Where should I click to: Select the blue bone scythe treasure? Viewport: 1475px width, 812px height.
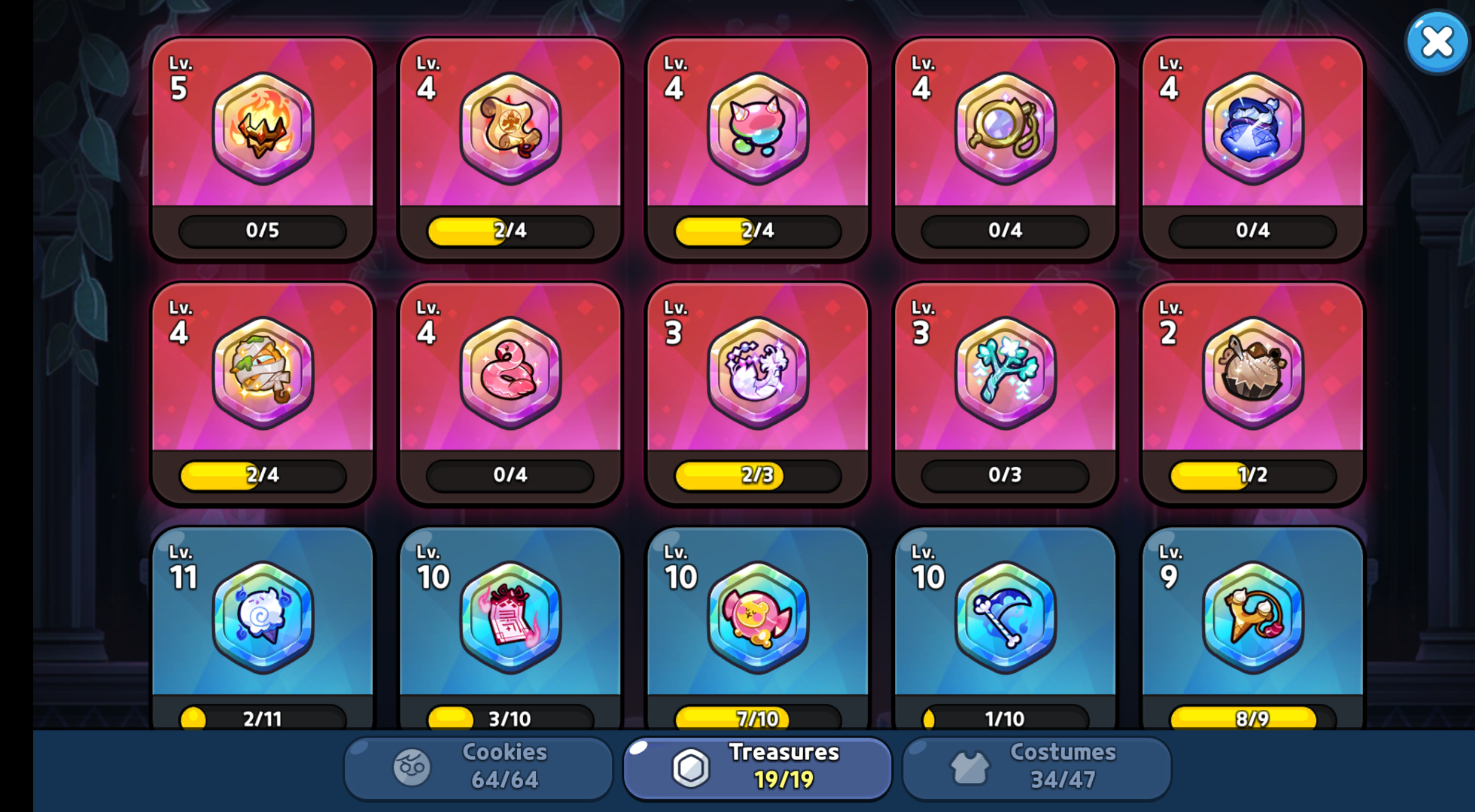point(1005,629)
